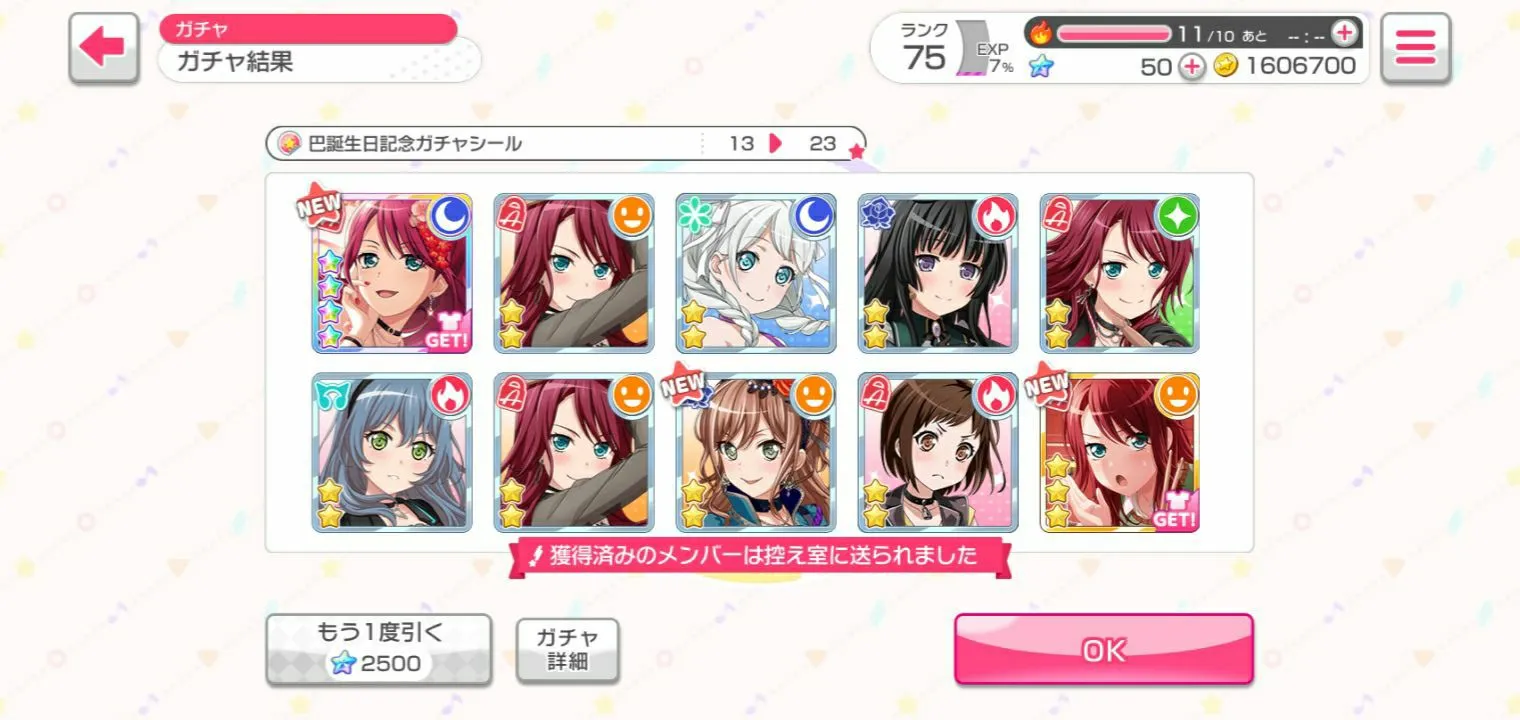Open the hamburger menu

tap(1415, 48)
